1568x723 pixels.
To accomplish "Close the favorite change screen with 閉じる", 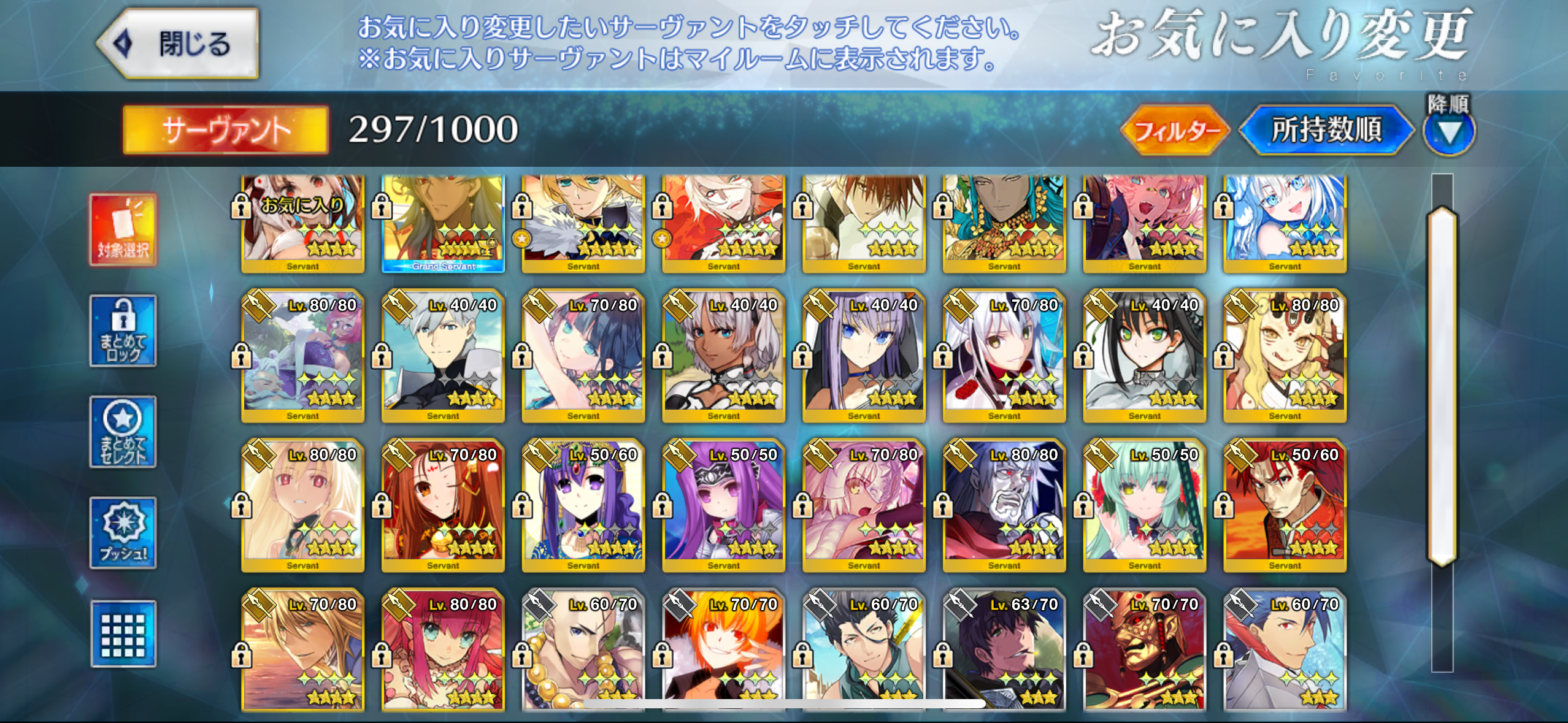I will click(x=179, y=44).
